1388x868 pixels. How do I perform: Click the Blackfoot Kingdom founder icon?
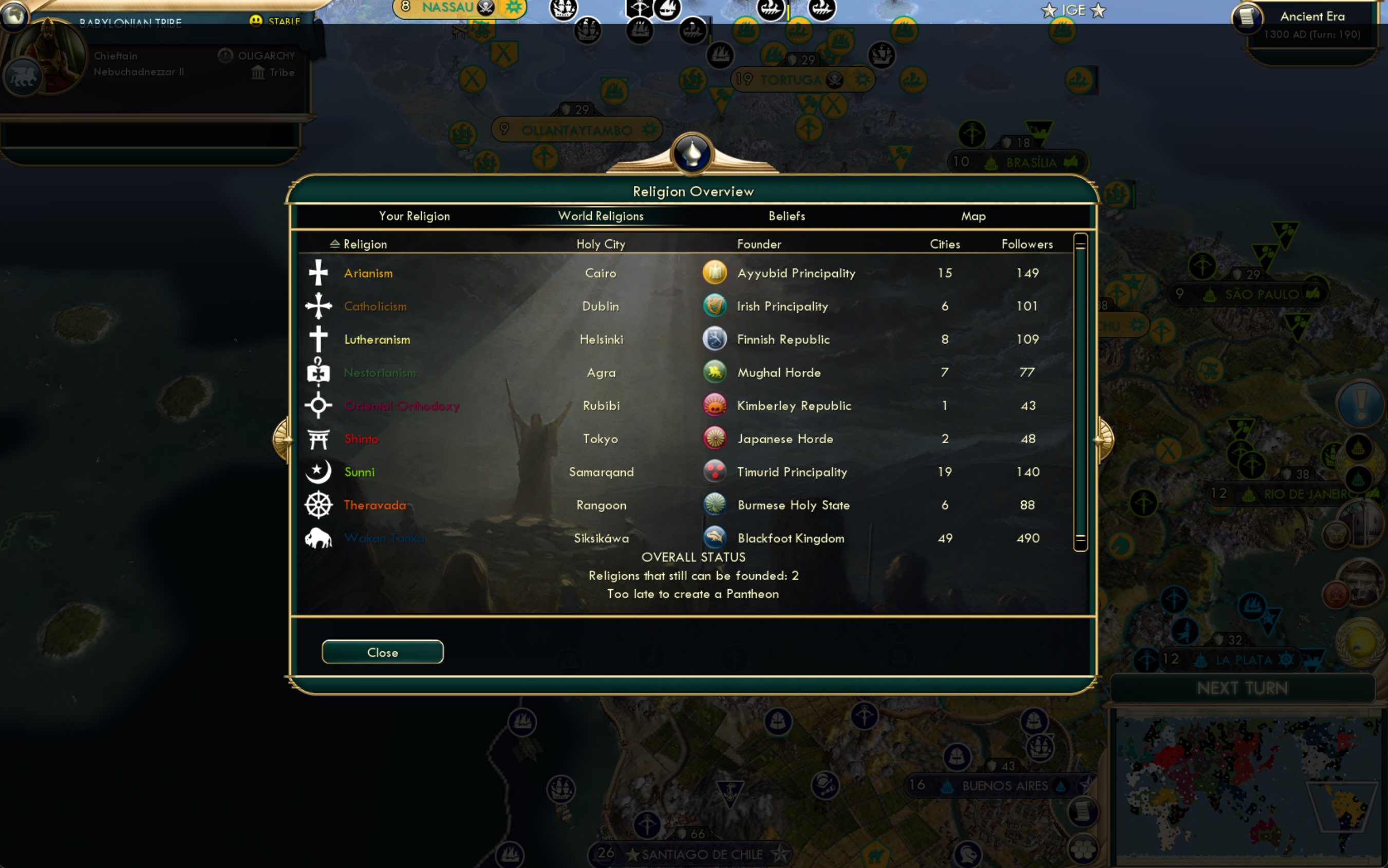point(715,538)
